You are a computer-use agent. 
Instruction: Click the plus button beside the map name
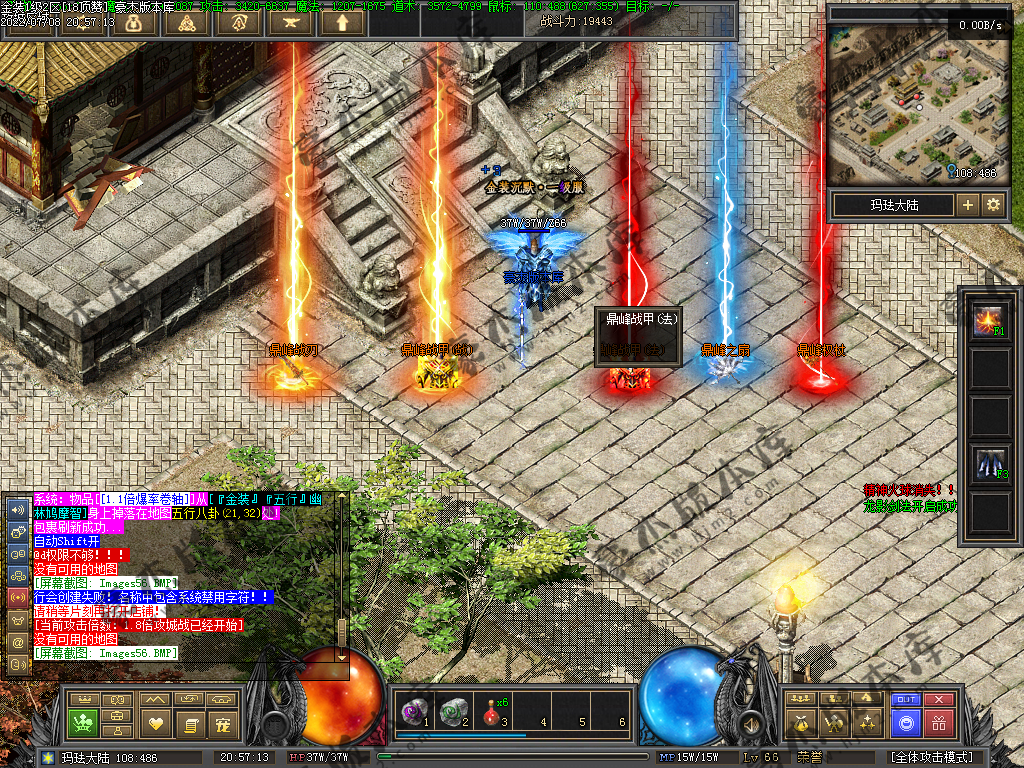tap(967, 205)
